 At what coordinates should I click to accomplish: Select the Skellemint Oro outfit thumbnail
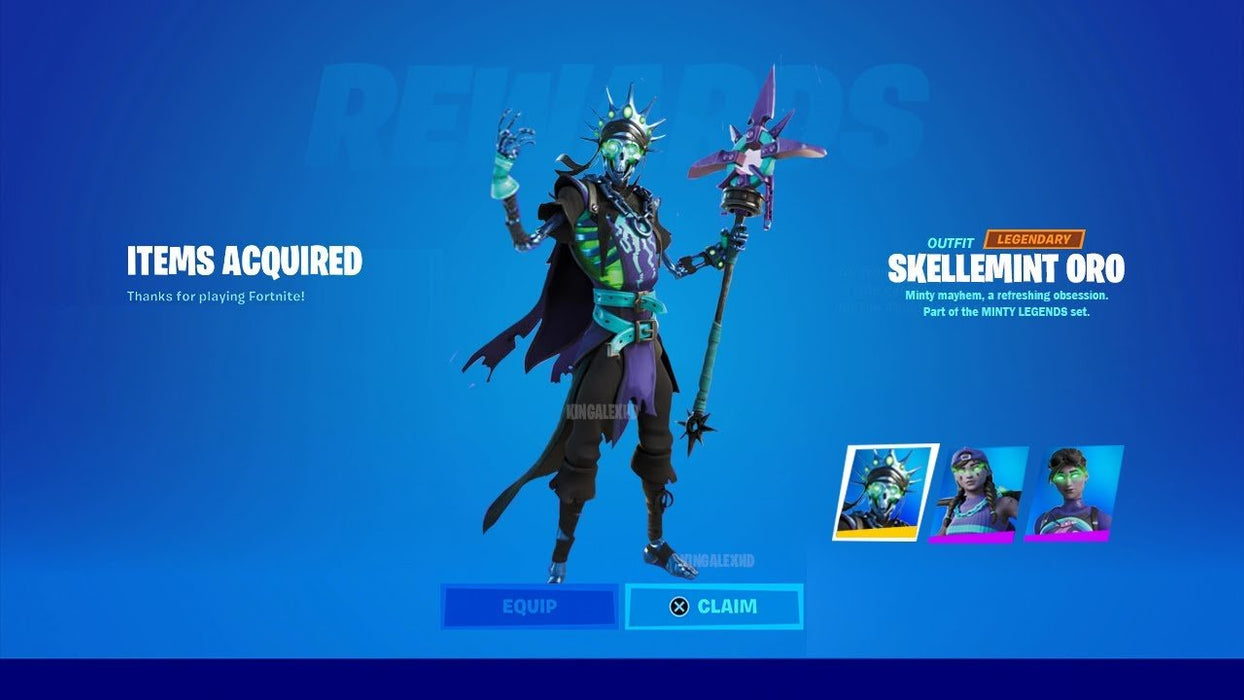(885, 492)
